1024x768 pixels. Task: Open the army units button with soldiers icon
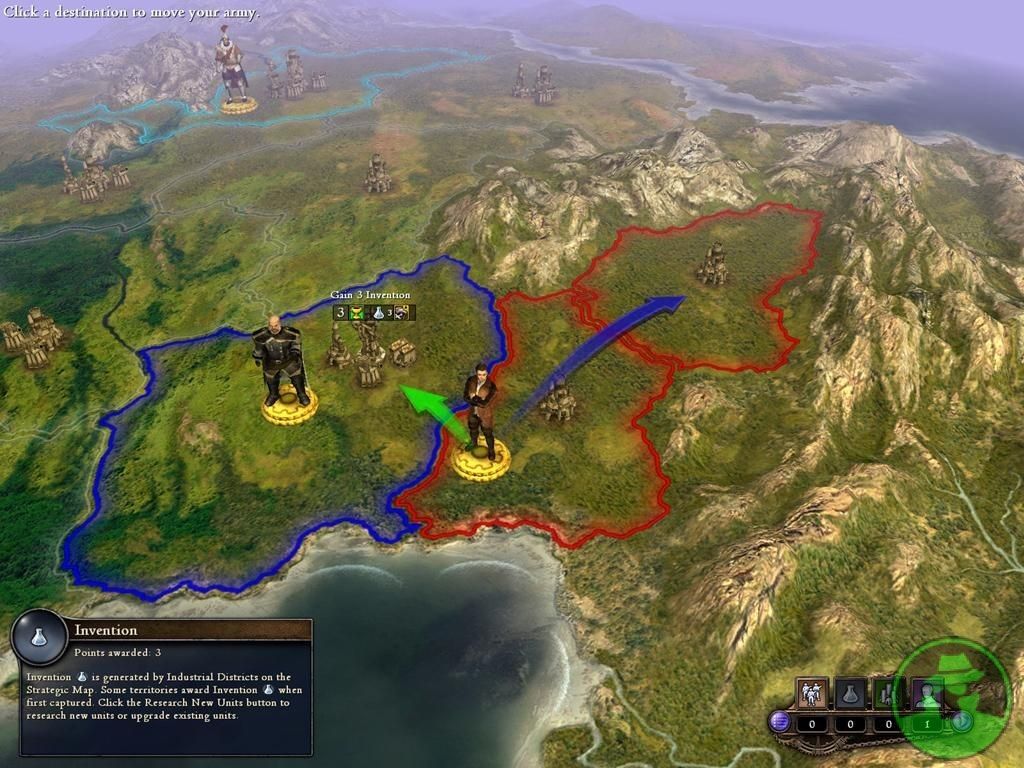click(x=811, y=692)
